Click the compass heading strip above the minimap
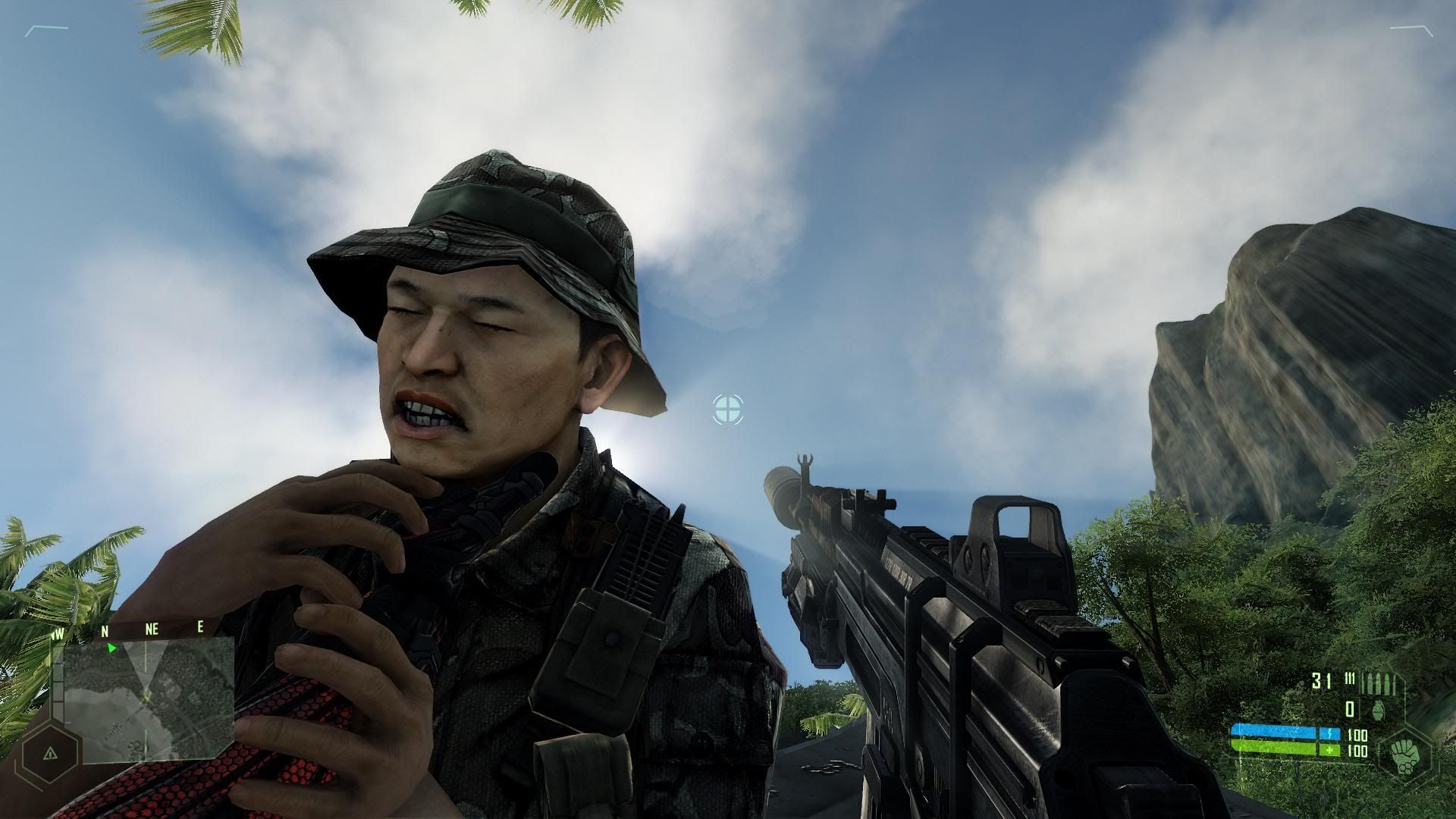Screen dimensions: 1456x819 [x=129, y=629]
